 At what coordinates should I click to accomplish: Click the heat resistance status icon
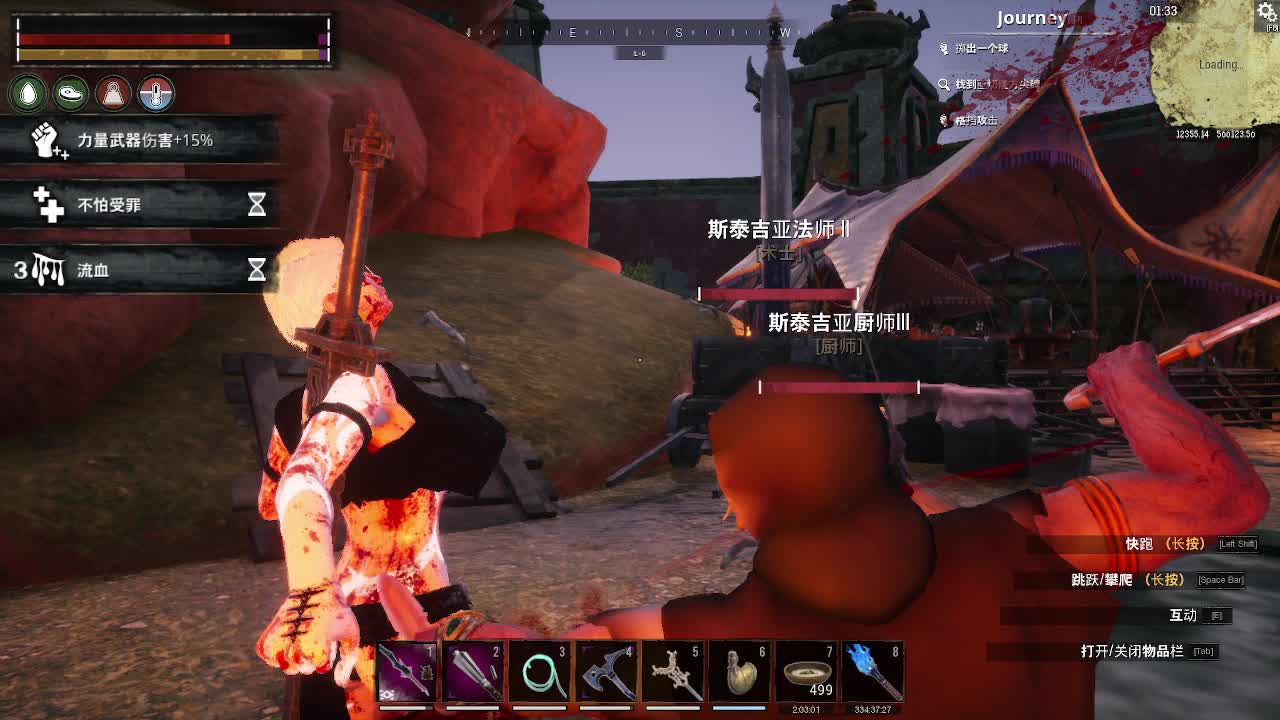coord(112,93)
